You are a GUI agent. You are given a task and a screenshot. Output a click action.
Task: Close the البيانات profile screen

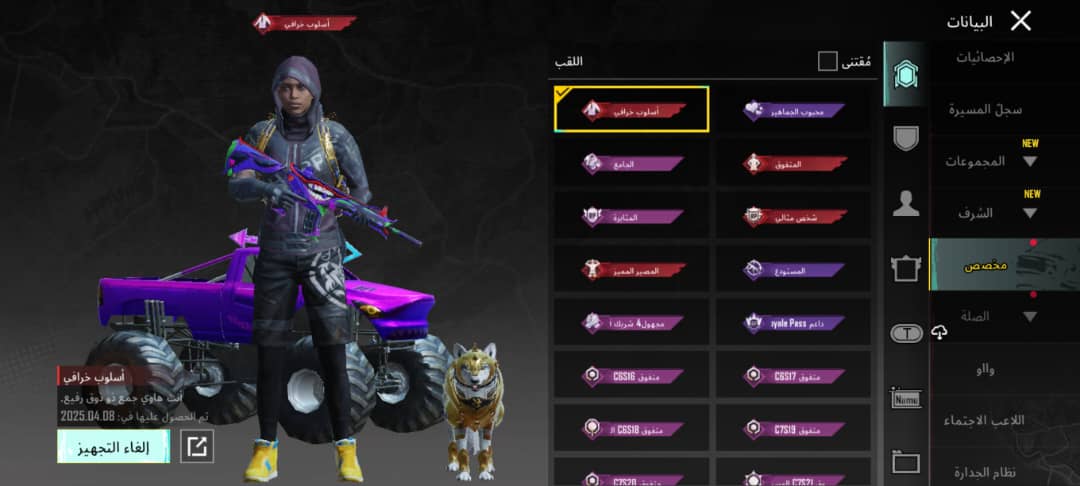(x=1020, y=21)
